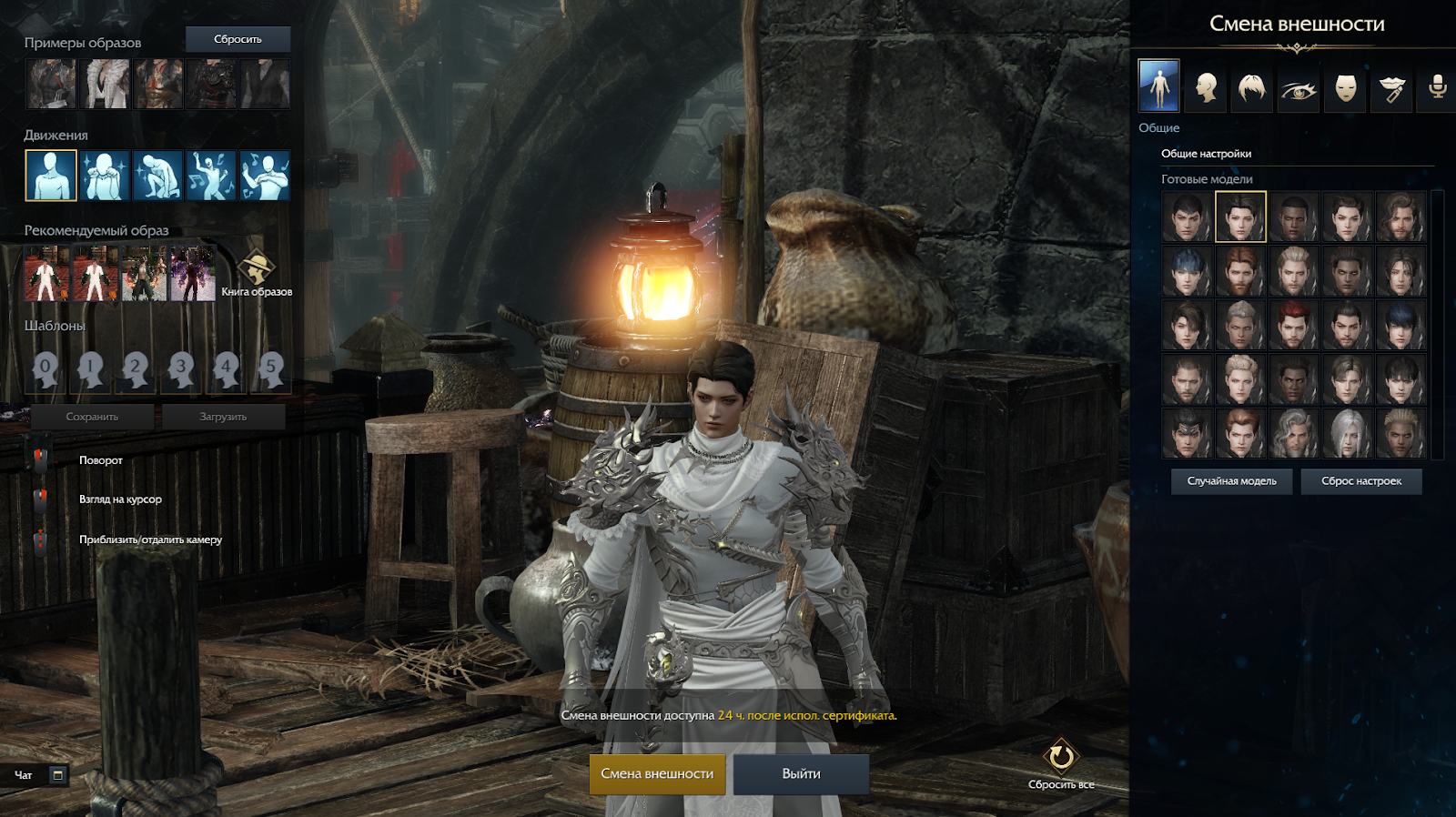
Task: Roll a random model with Случайная модель
Action: tap(1231, 481)
